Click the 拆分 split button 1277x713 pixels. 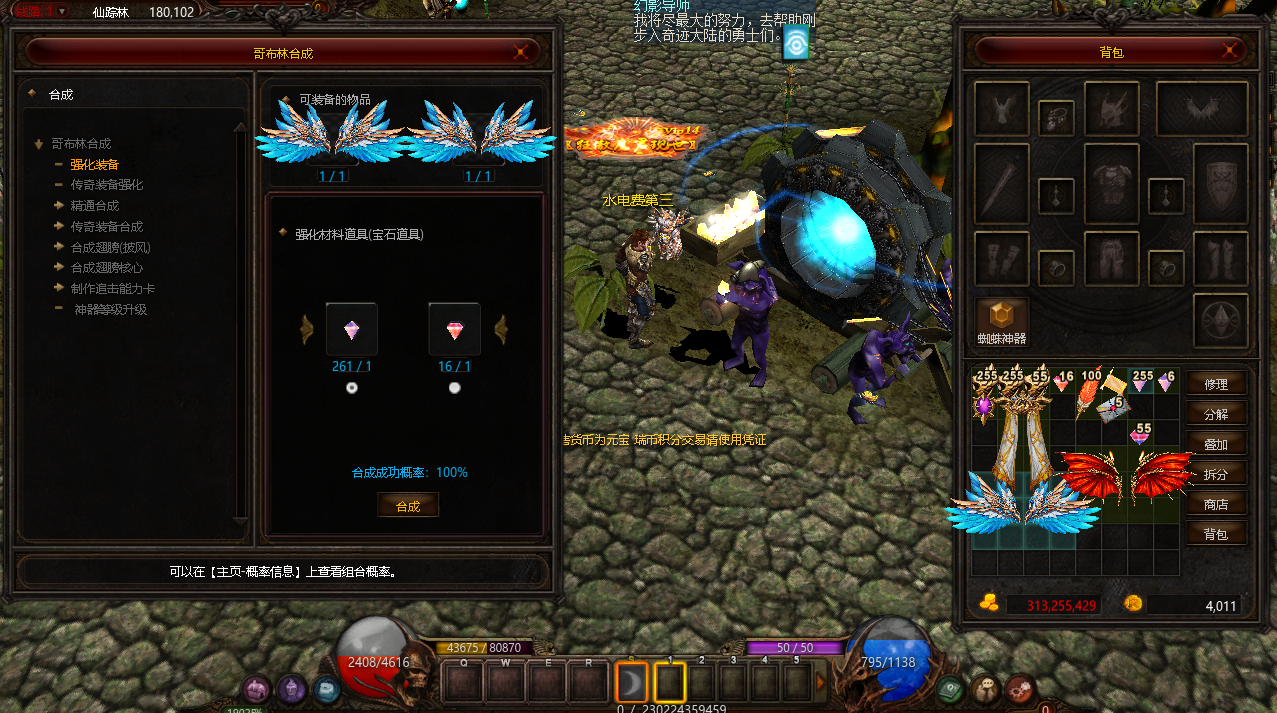pos(1216,474)
